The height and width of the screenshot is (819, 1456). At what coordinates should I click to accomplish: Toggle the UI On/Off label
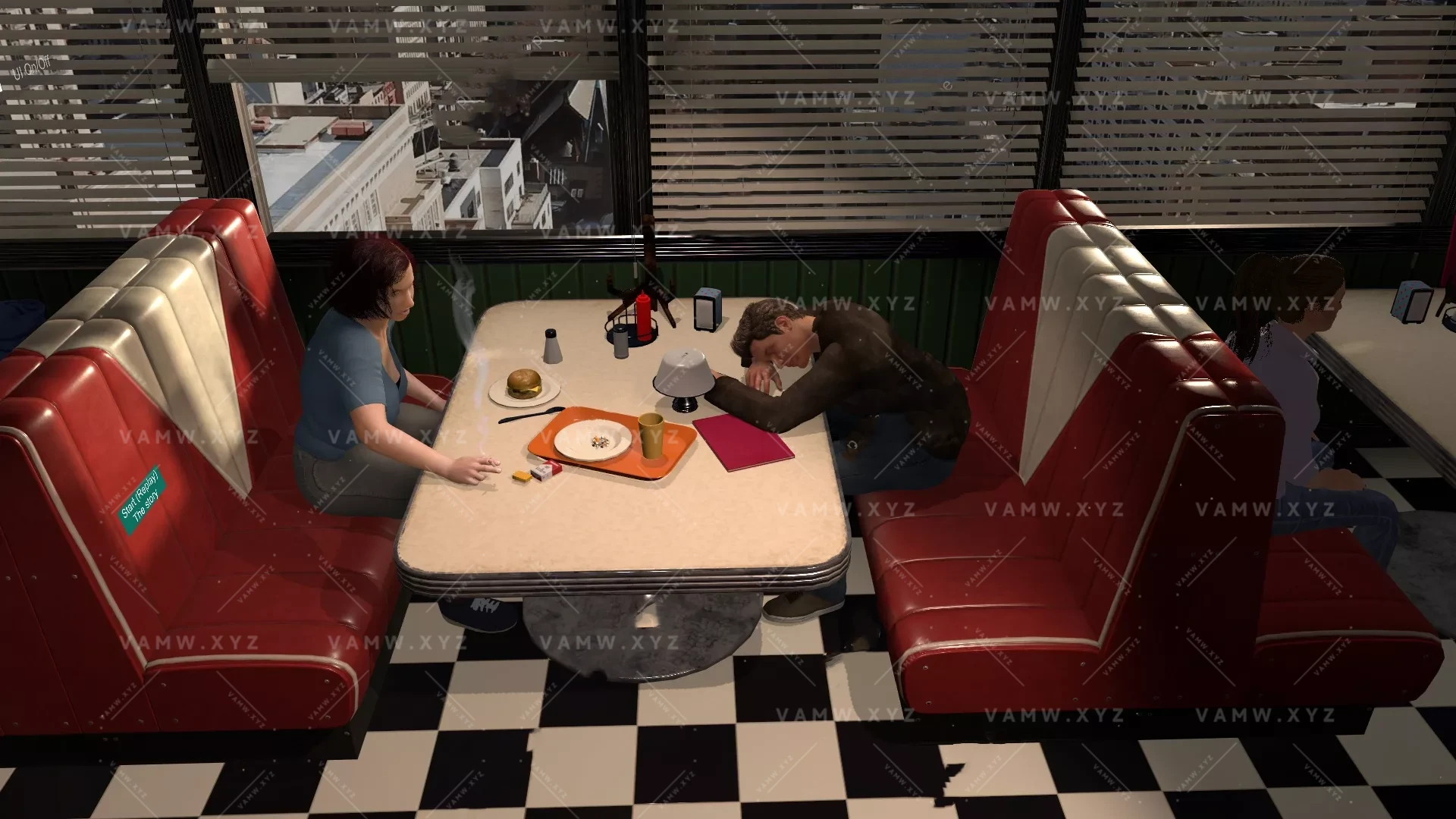click(x=32, y=70)
